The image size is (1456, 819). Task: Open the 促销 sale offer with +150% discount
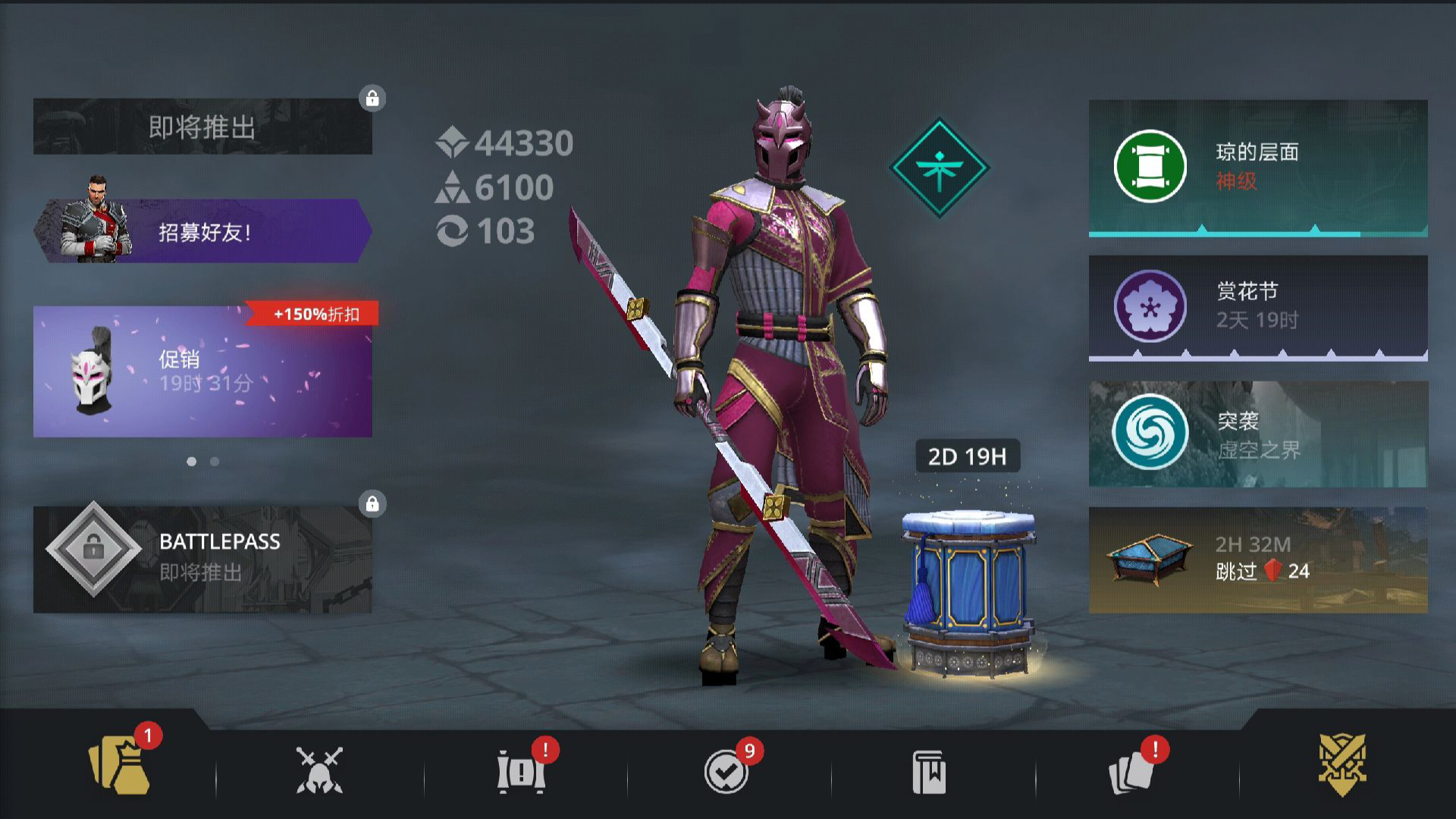[x=202, y=372]
